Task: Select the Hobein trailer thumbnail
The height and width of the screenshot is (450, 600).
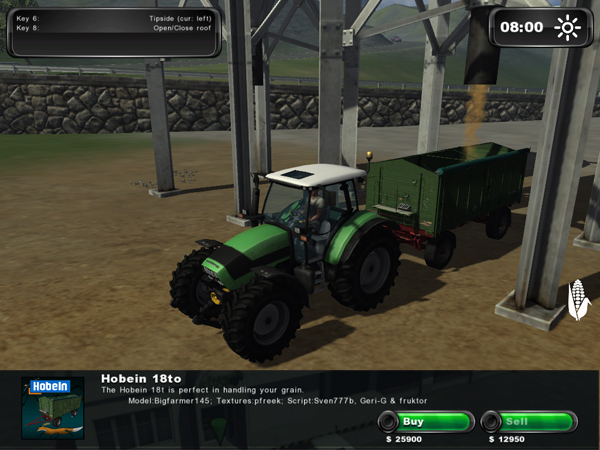Action: click(x=52, y=408)
